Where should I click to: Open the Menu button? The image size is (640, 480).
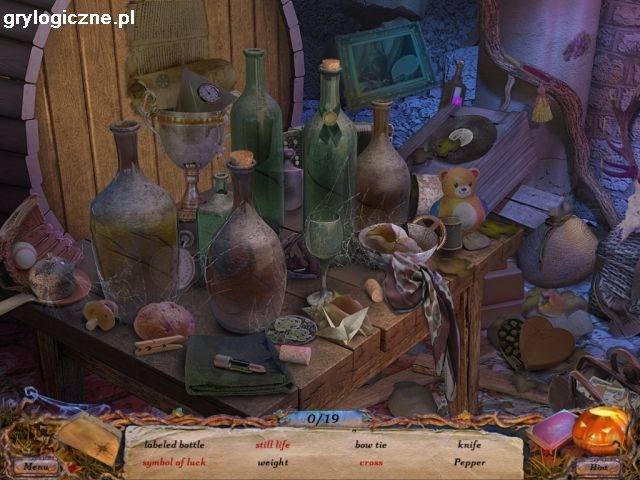[x=36, y=466]
